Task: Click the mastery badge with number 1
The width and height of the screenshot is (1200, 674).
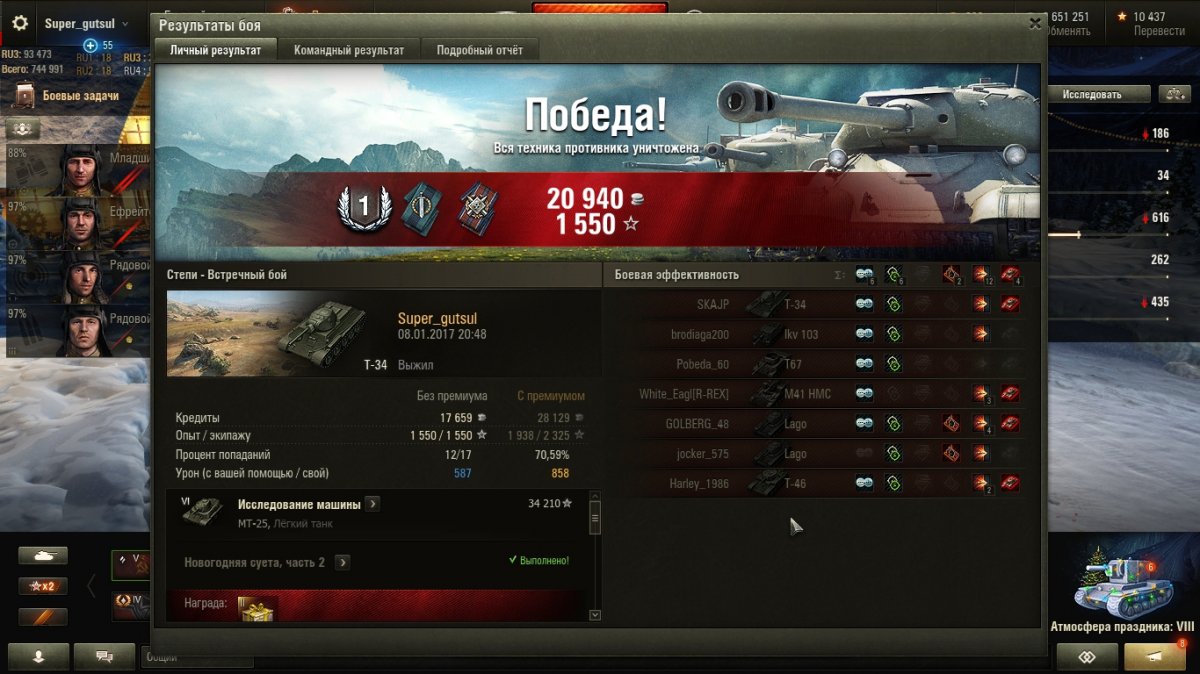Action: (x=363, y=207)
